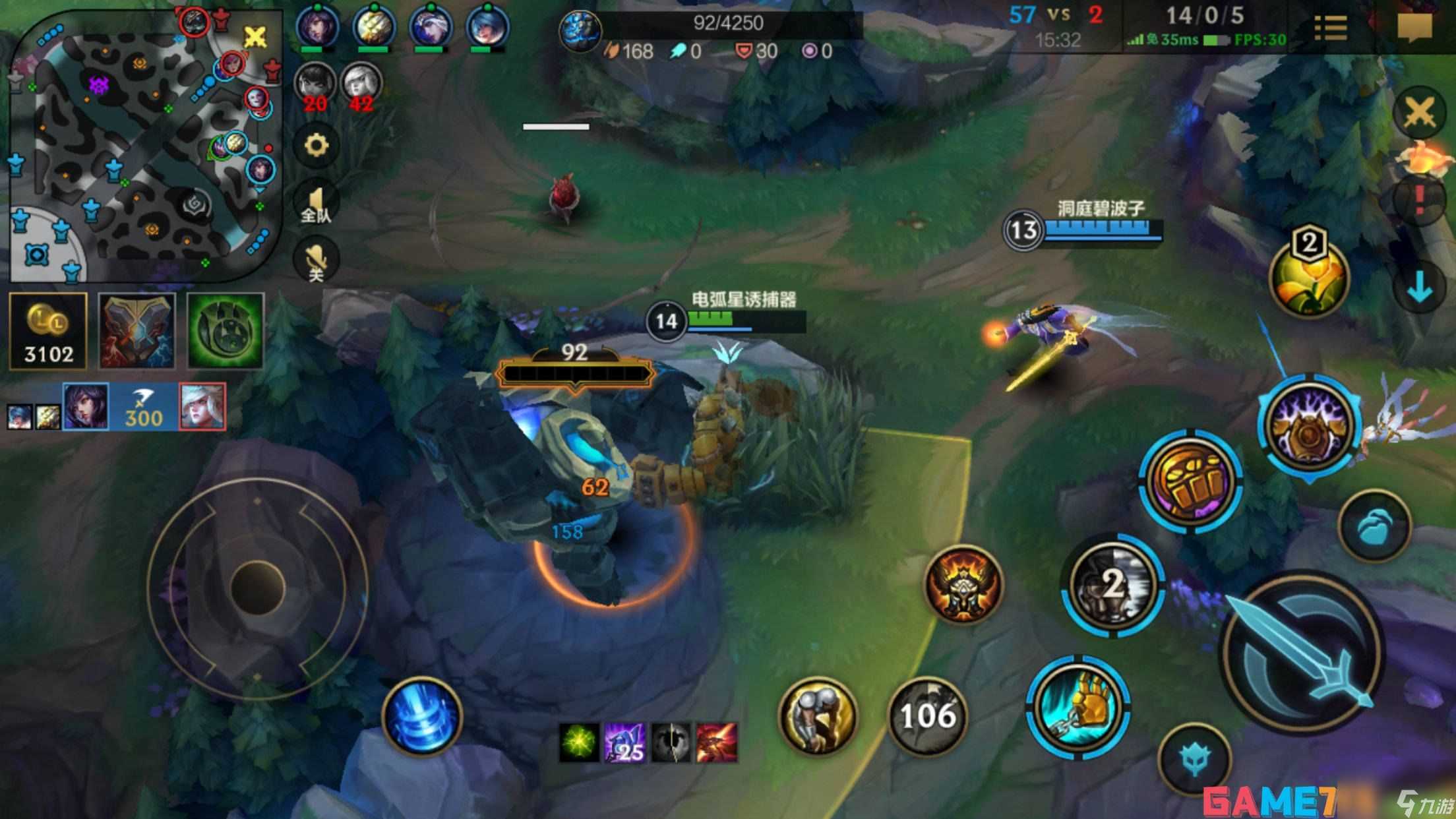Activate the Power Fist ability
Image resolution: width=1456 pixels, height=819 pixels.
pos(1191,479)
